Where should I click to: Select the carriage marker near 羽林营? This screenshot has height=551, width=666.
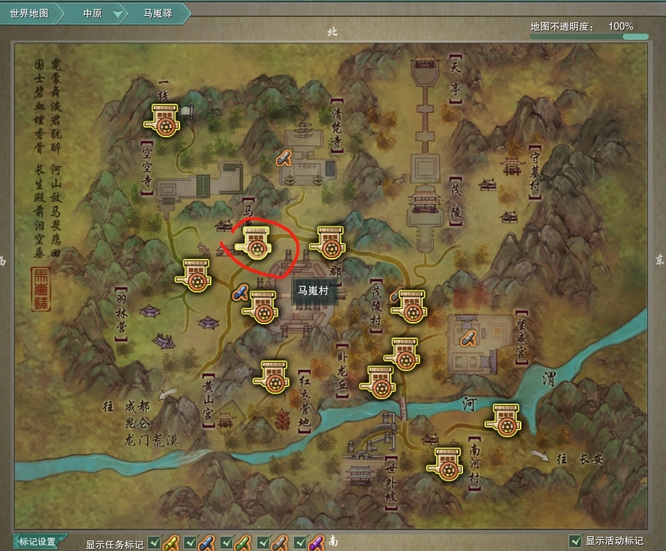193,273
